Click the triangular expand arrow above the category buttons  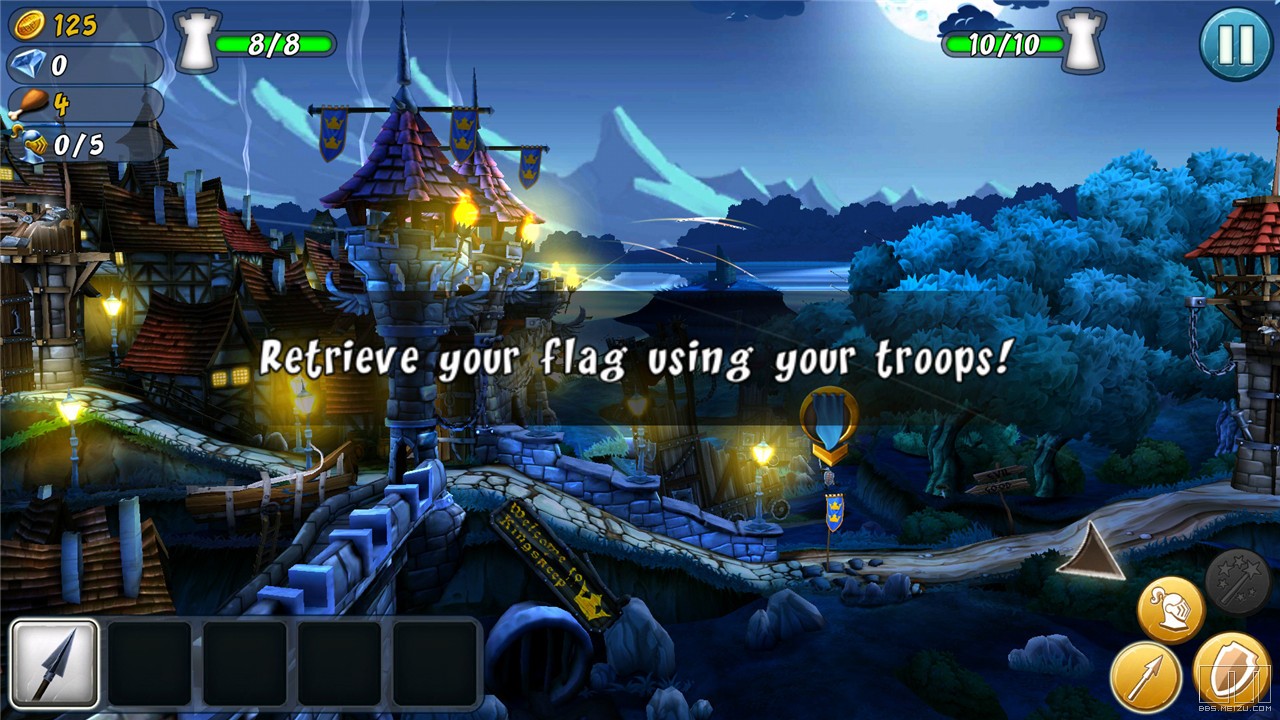[1091, 555]
